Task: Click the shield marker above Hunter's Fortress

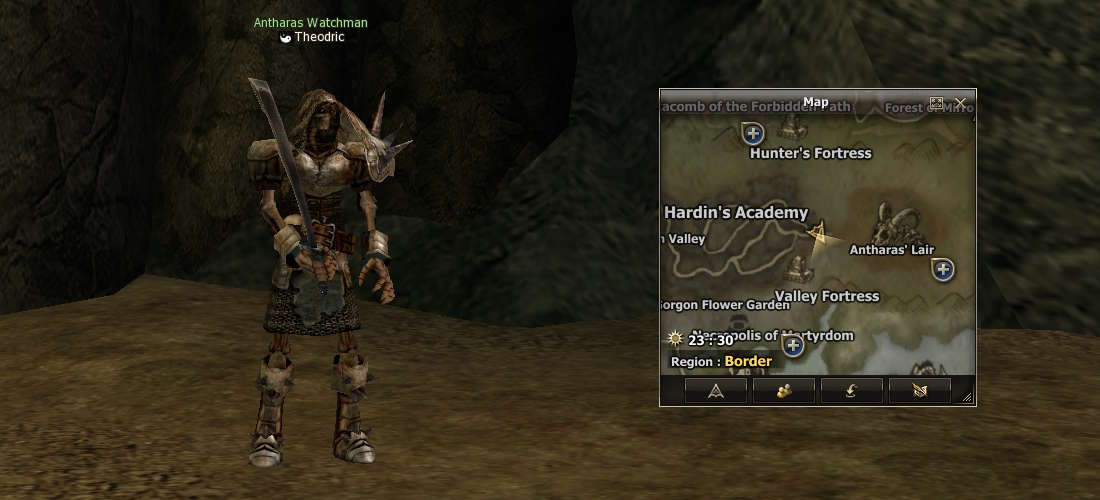Action: (x=754, y=132)
